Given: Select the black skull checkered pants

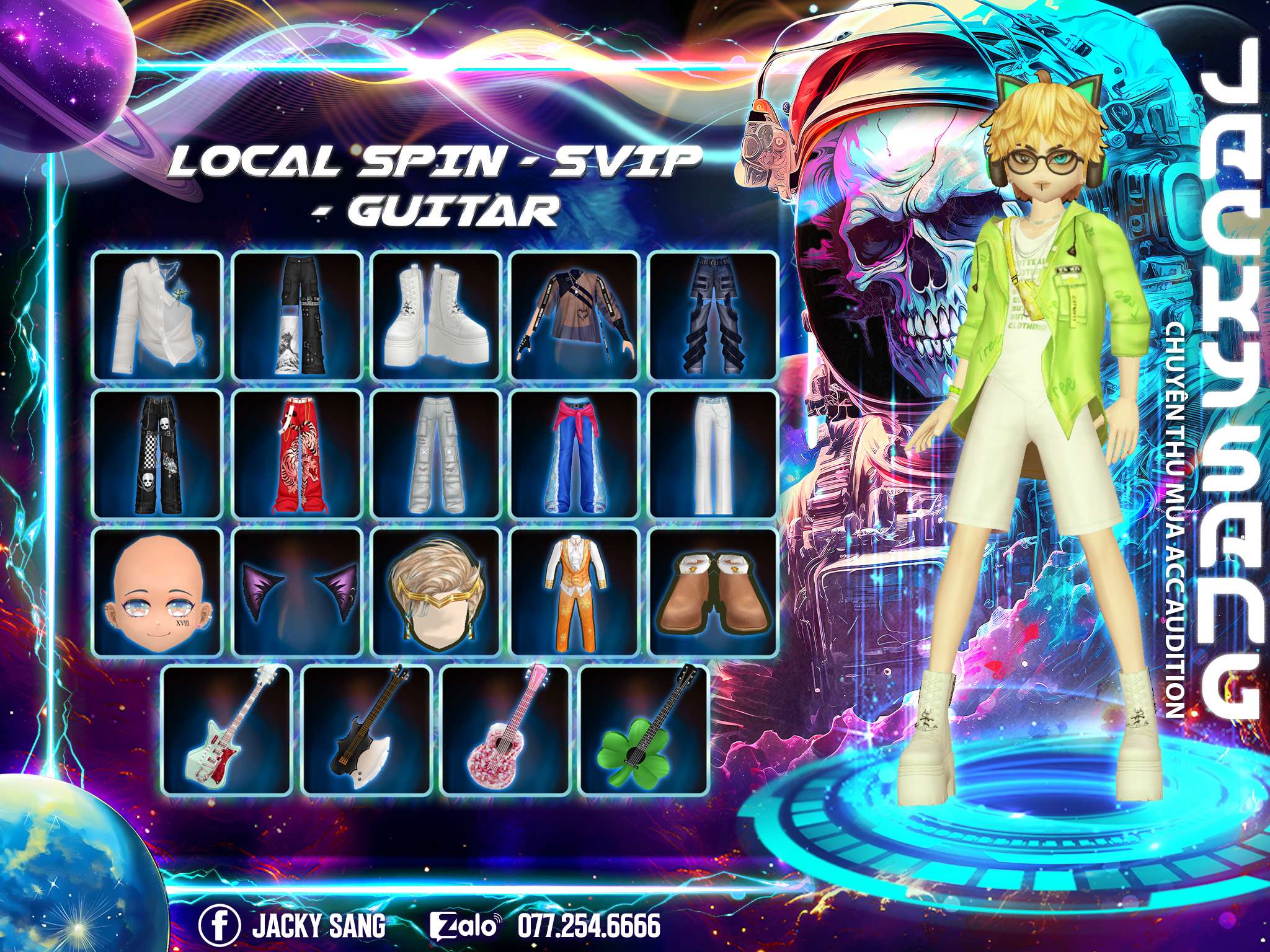Looking at the screenshot, I should pyautogui.click(x=158, y=454).
